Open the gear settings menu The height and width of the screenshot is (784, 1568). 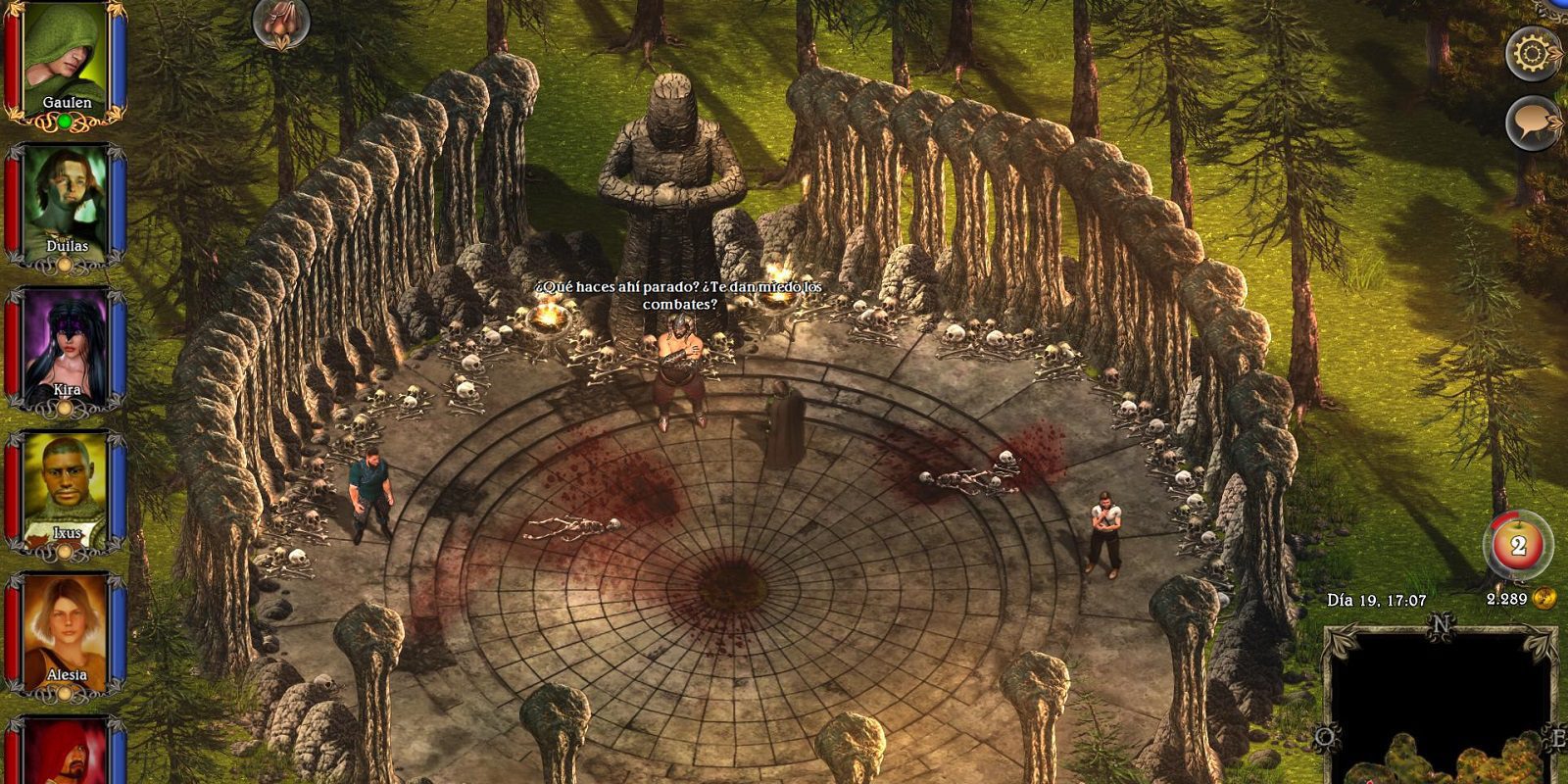click(x=1533, y=53)
